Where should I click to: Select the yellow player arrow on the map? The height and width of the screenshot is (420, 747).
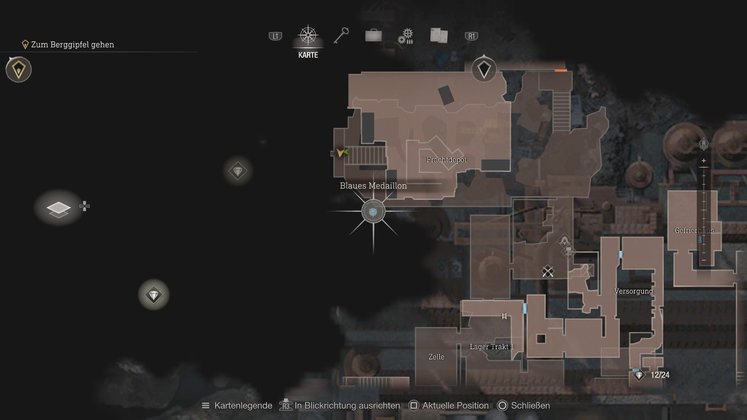coord(342,153)
